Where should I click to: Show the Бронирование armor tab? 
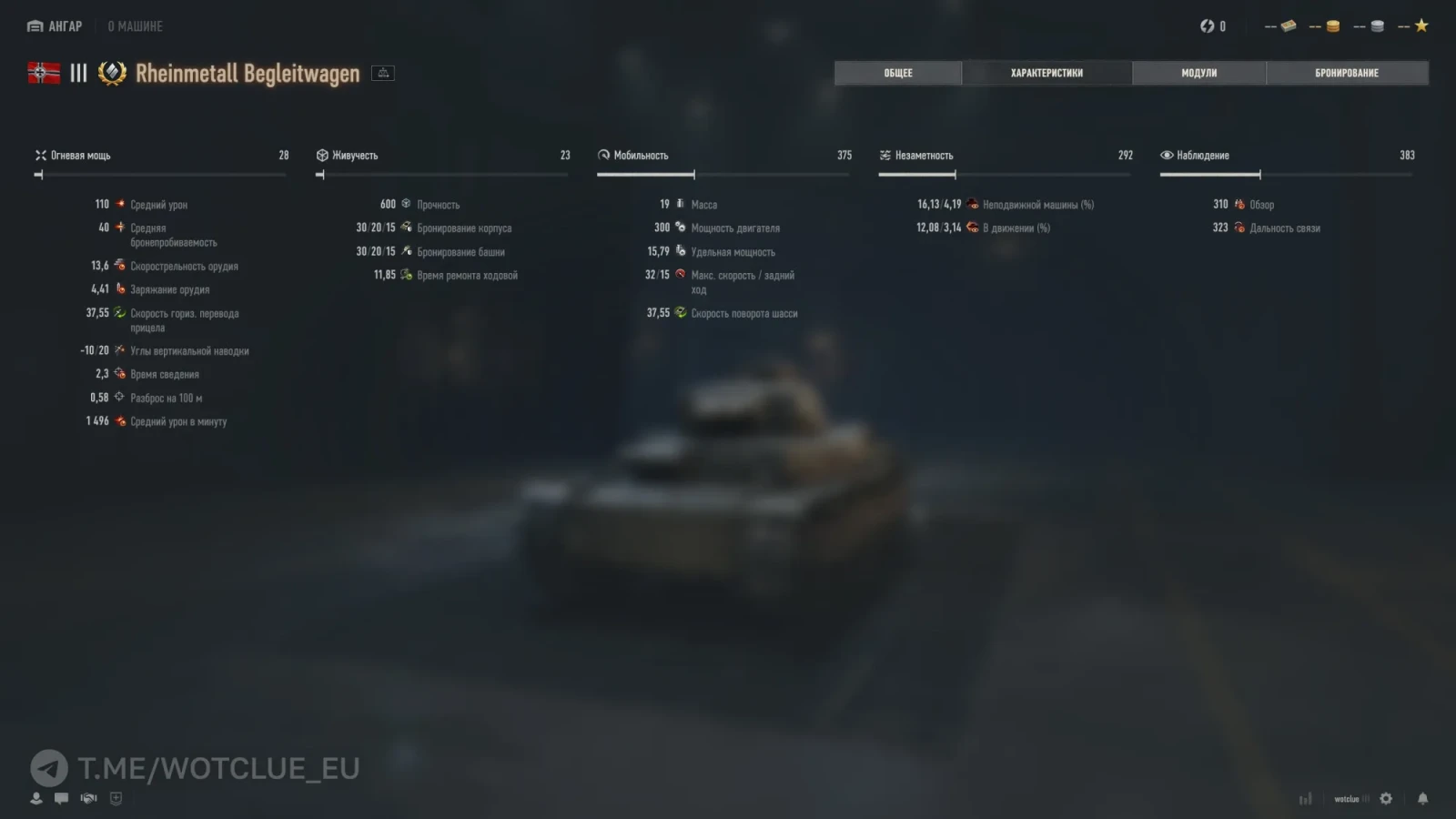pyautogui.click(x=1346, y=73)
